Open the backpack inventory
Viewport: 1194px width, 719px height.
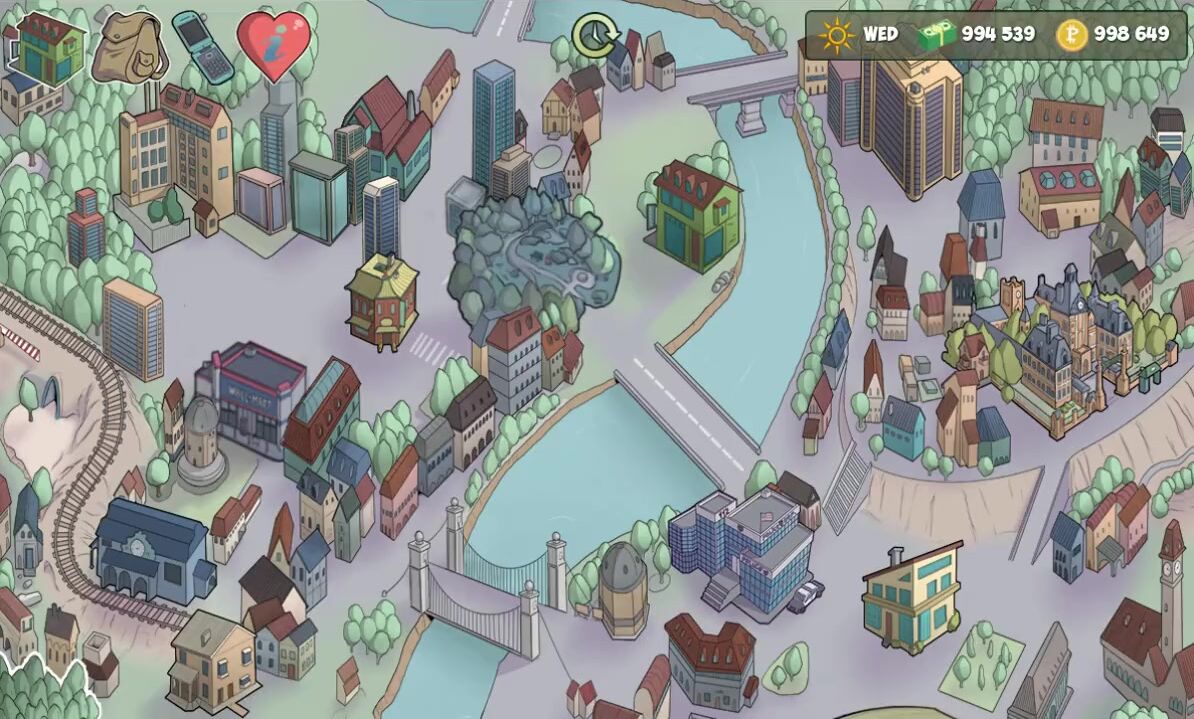coord(128,48)
